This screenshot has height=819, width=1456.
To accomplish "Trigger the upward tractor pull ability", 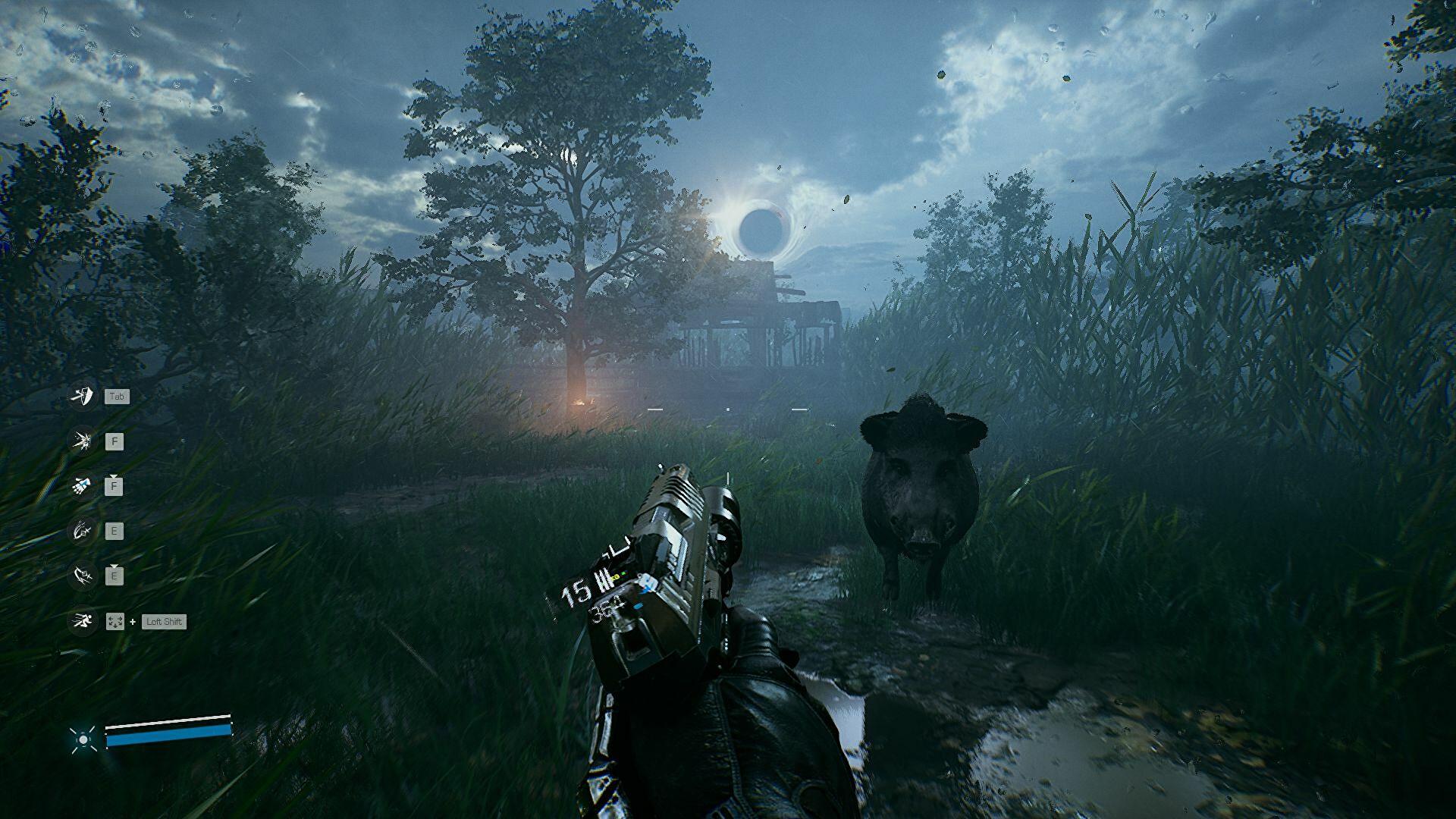I will tap(81, 531).
